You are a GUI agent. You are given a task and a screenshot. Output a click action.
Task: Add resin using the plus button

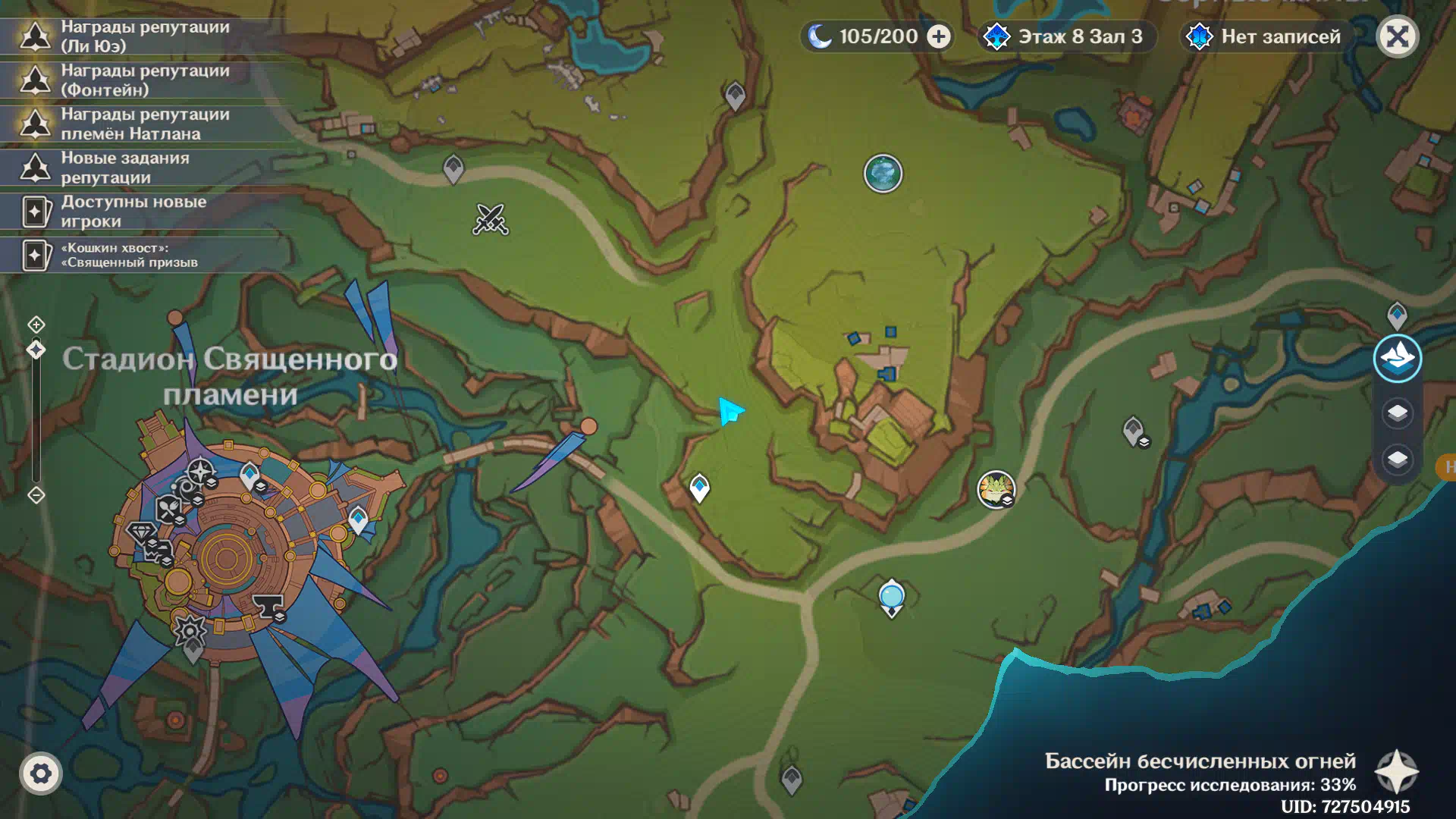point(939,36)
